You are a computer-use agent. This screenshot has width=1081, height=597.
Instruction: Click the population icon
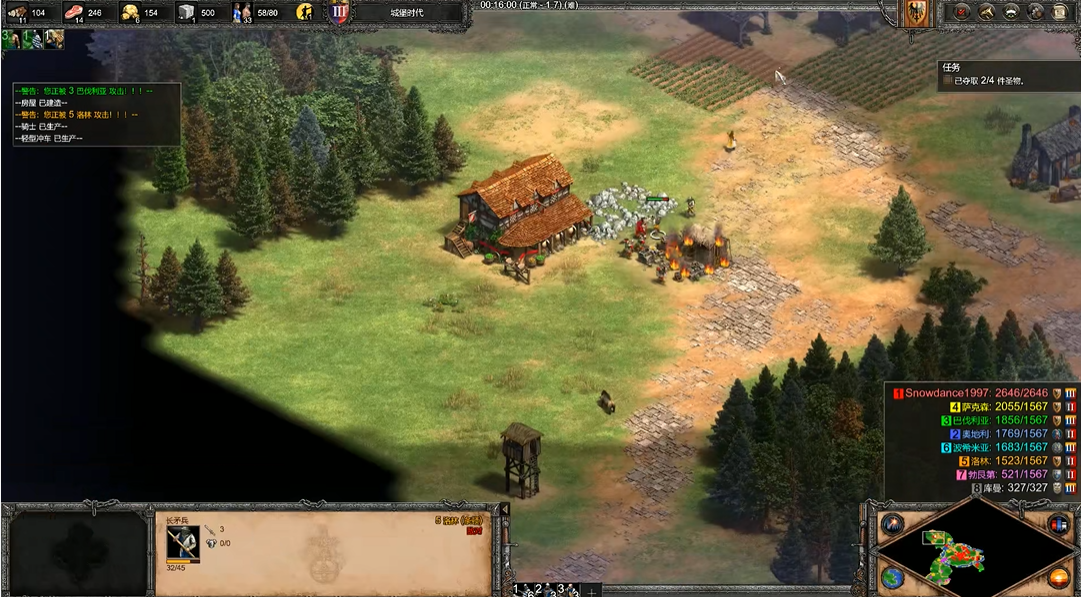(x=243, y=12)
